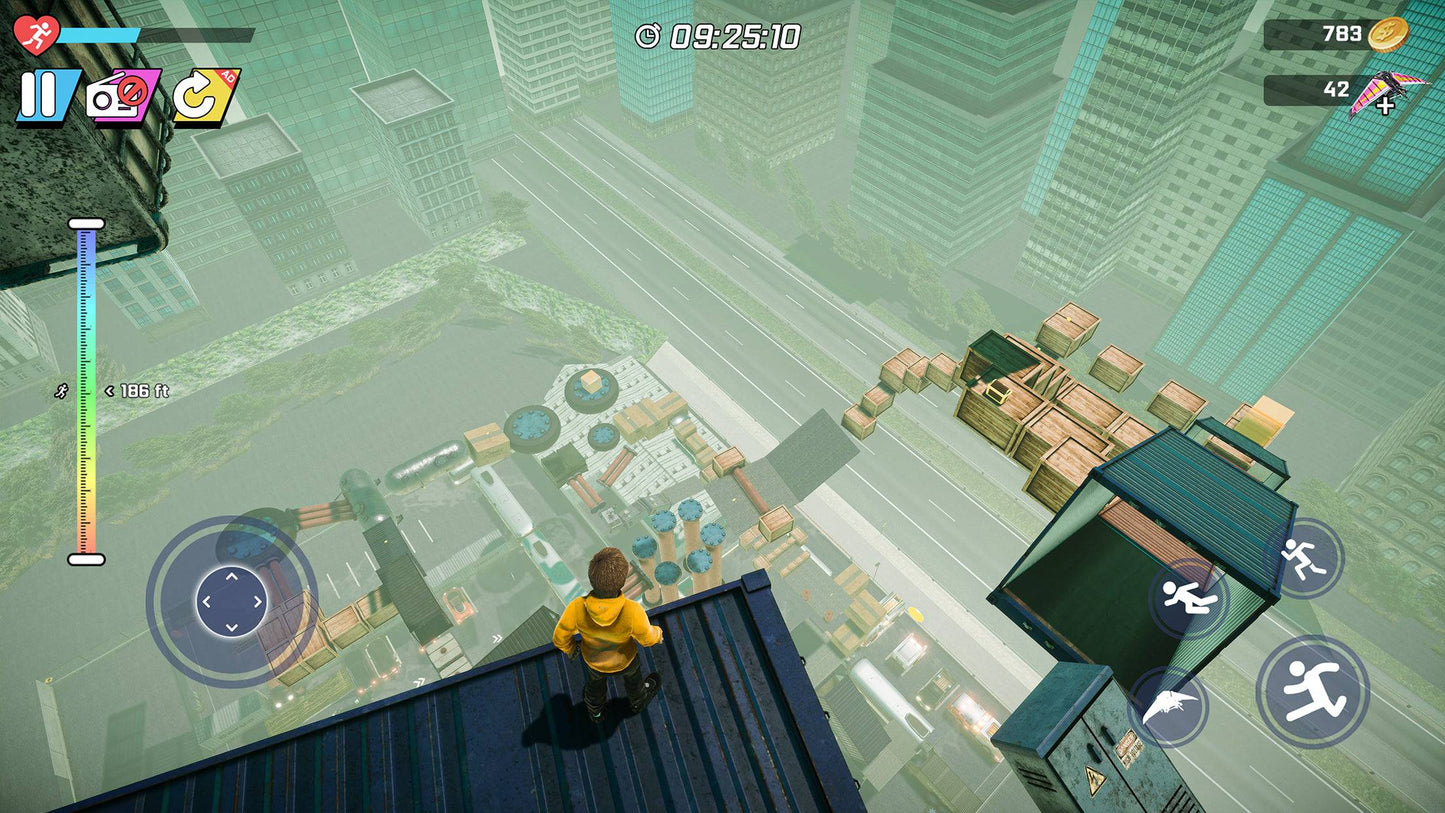The height and width of the screenshot is (813, 1445).
Task: Toggle the crossed-out radio music button
Action: [122, 96]
